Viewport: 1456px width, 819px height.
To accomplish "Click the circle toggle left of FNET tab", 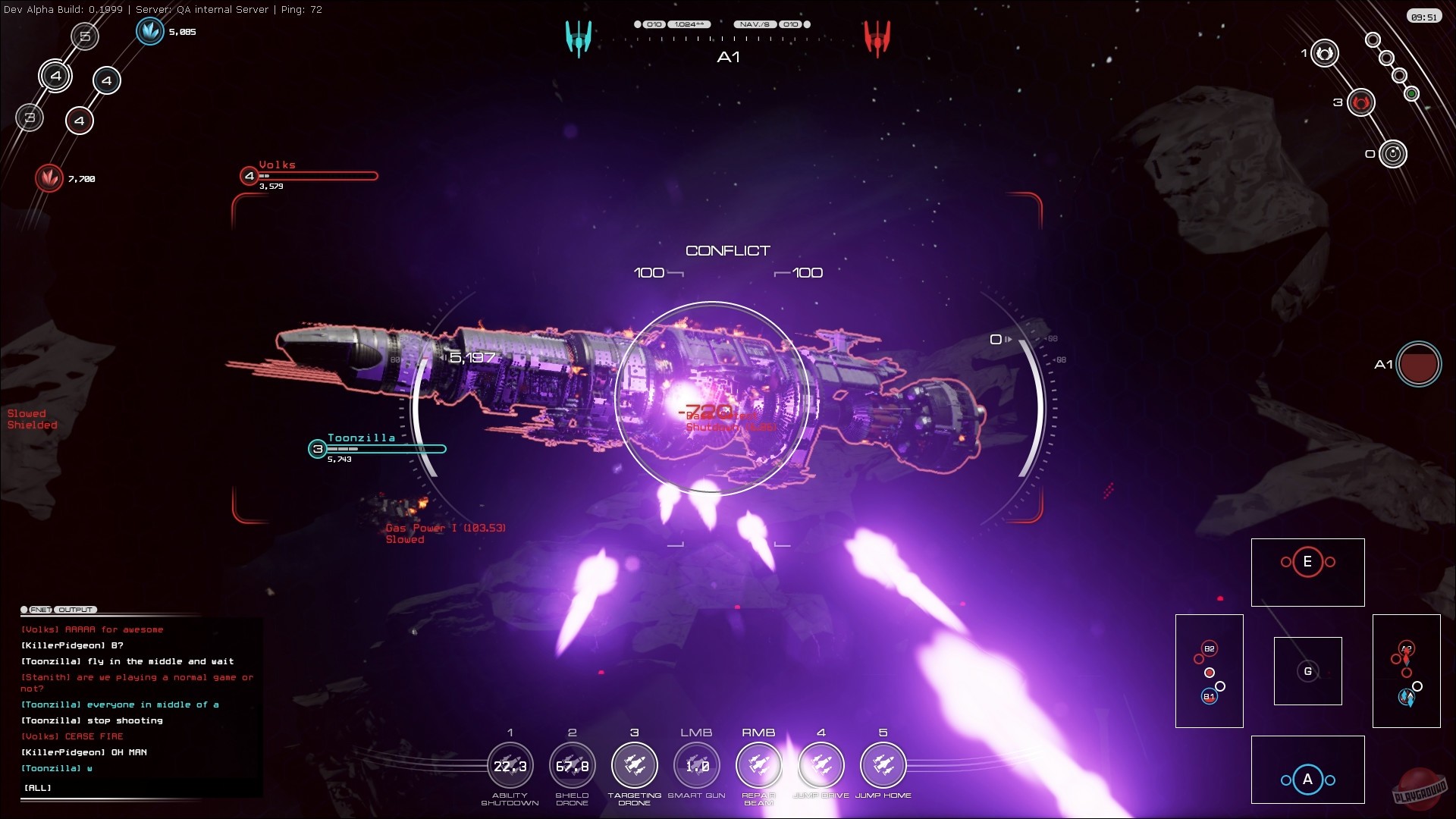I will [x=25, y=609].
